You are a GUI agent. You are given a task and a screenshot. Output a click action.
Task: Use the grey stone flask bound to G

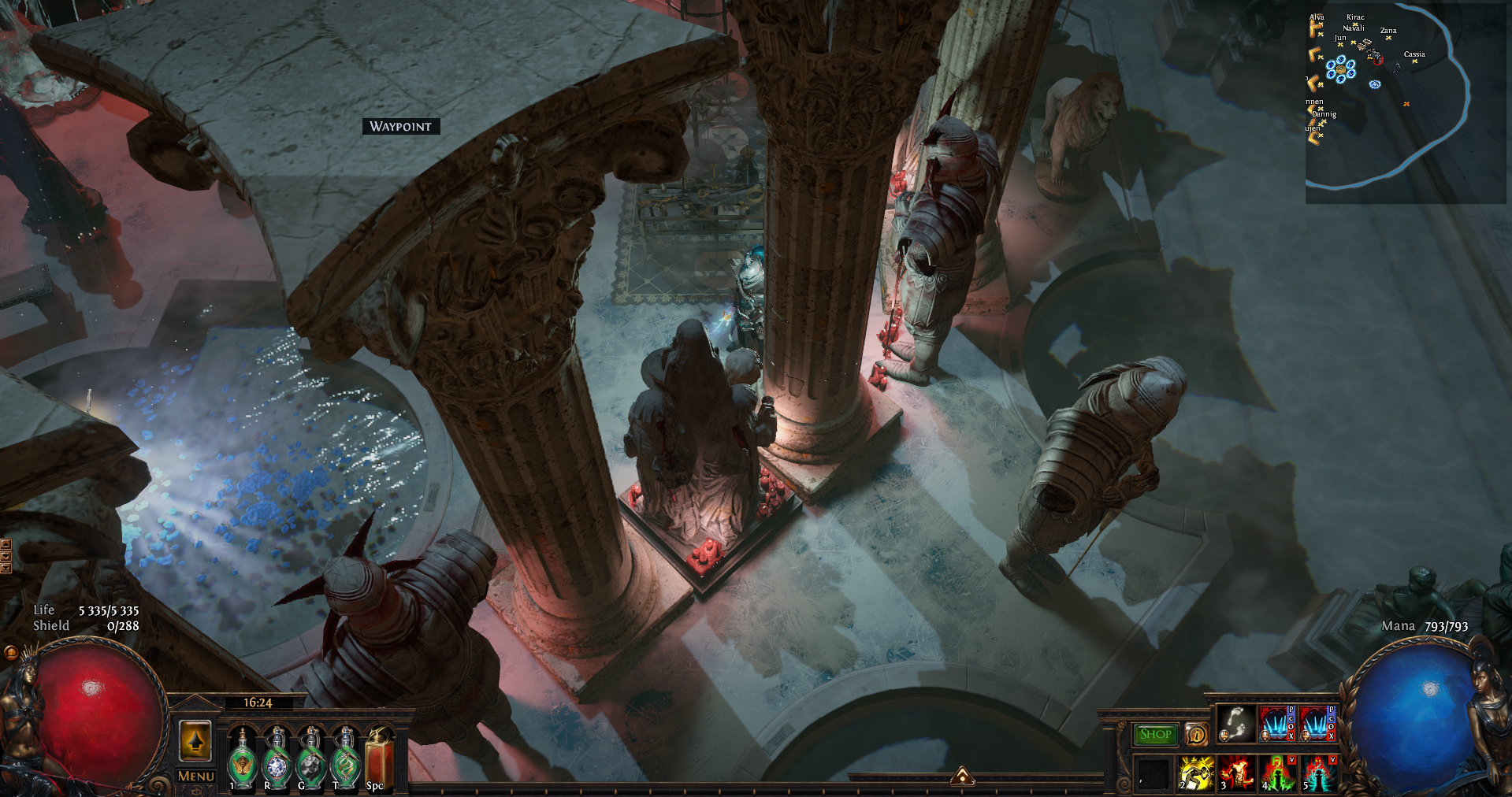(311, 758)
